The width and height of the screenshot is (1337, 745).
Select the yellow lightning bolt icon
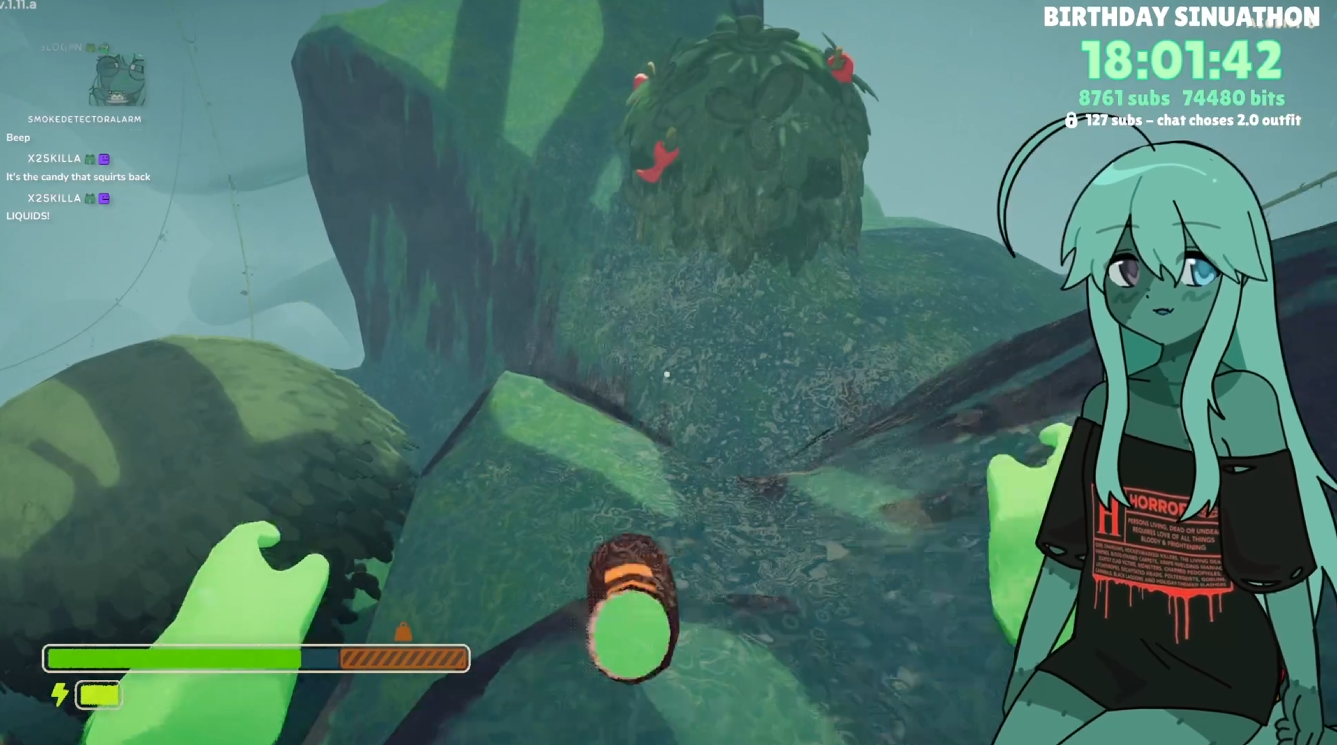point(60,694)
